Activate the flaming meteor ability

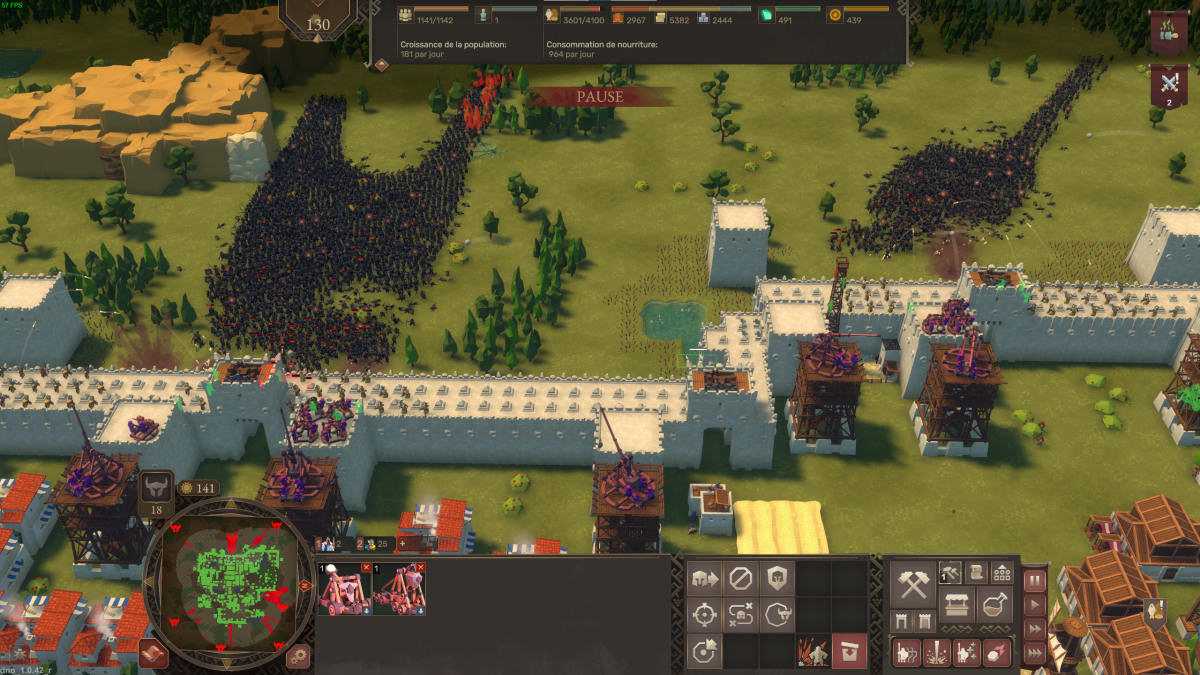click(997, 653)
